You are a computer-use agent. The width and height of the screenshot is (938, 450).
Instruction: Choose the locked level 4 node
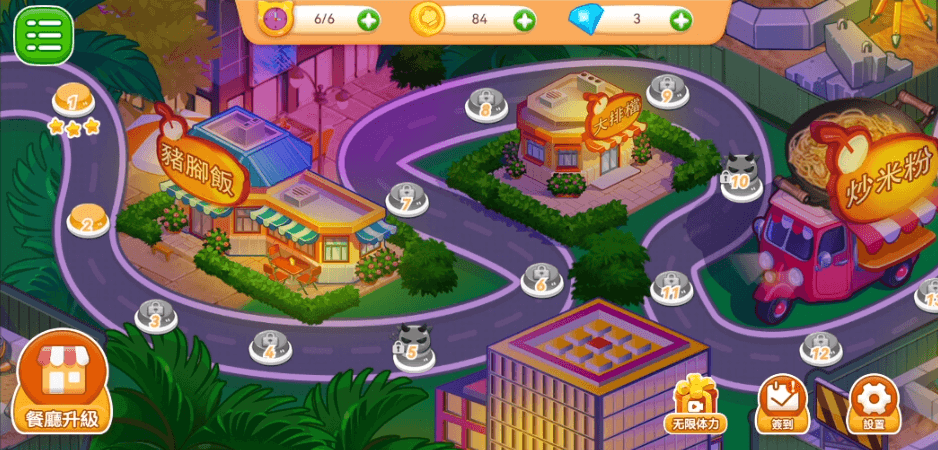270,346
